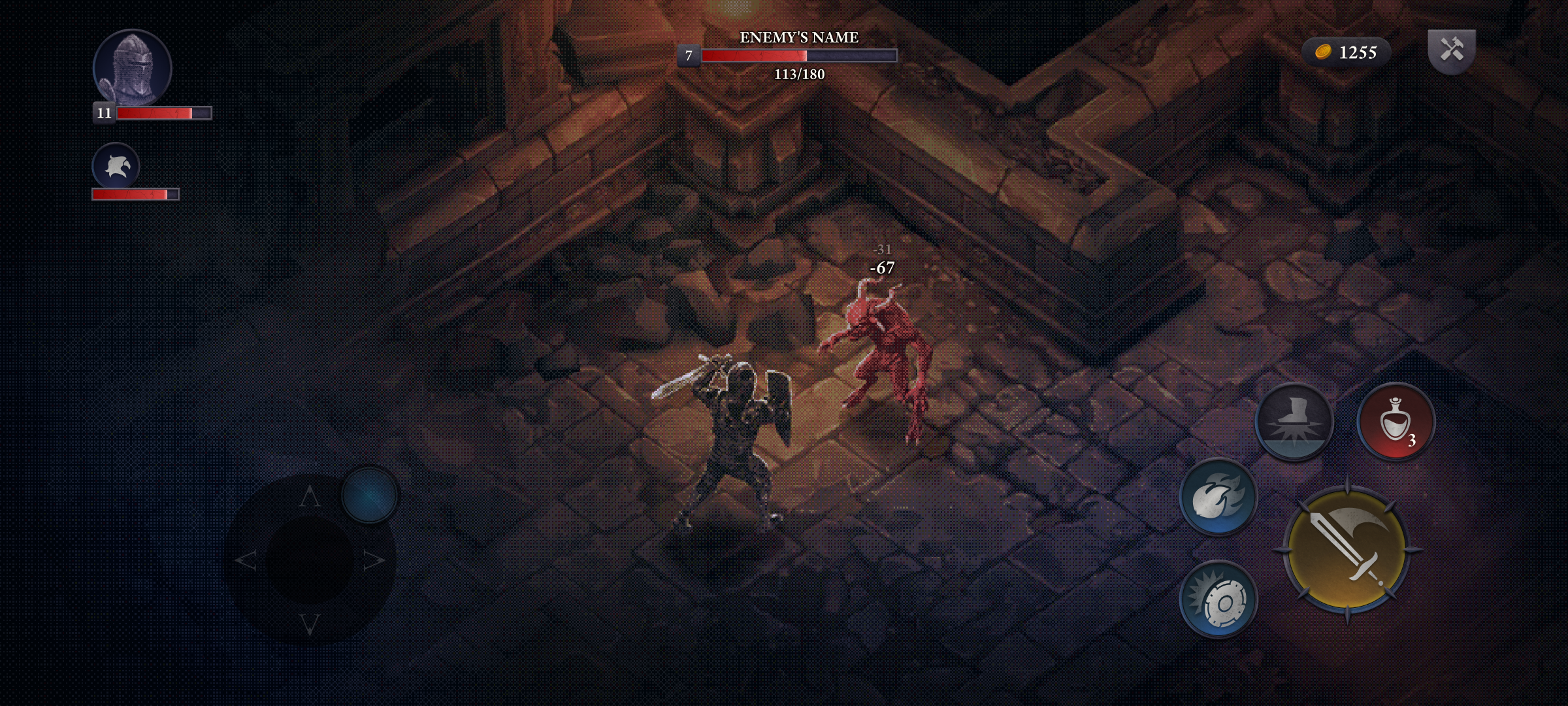Tap the knight helmet player portrait

pyautogui.click(x=133, y=68)
